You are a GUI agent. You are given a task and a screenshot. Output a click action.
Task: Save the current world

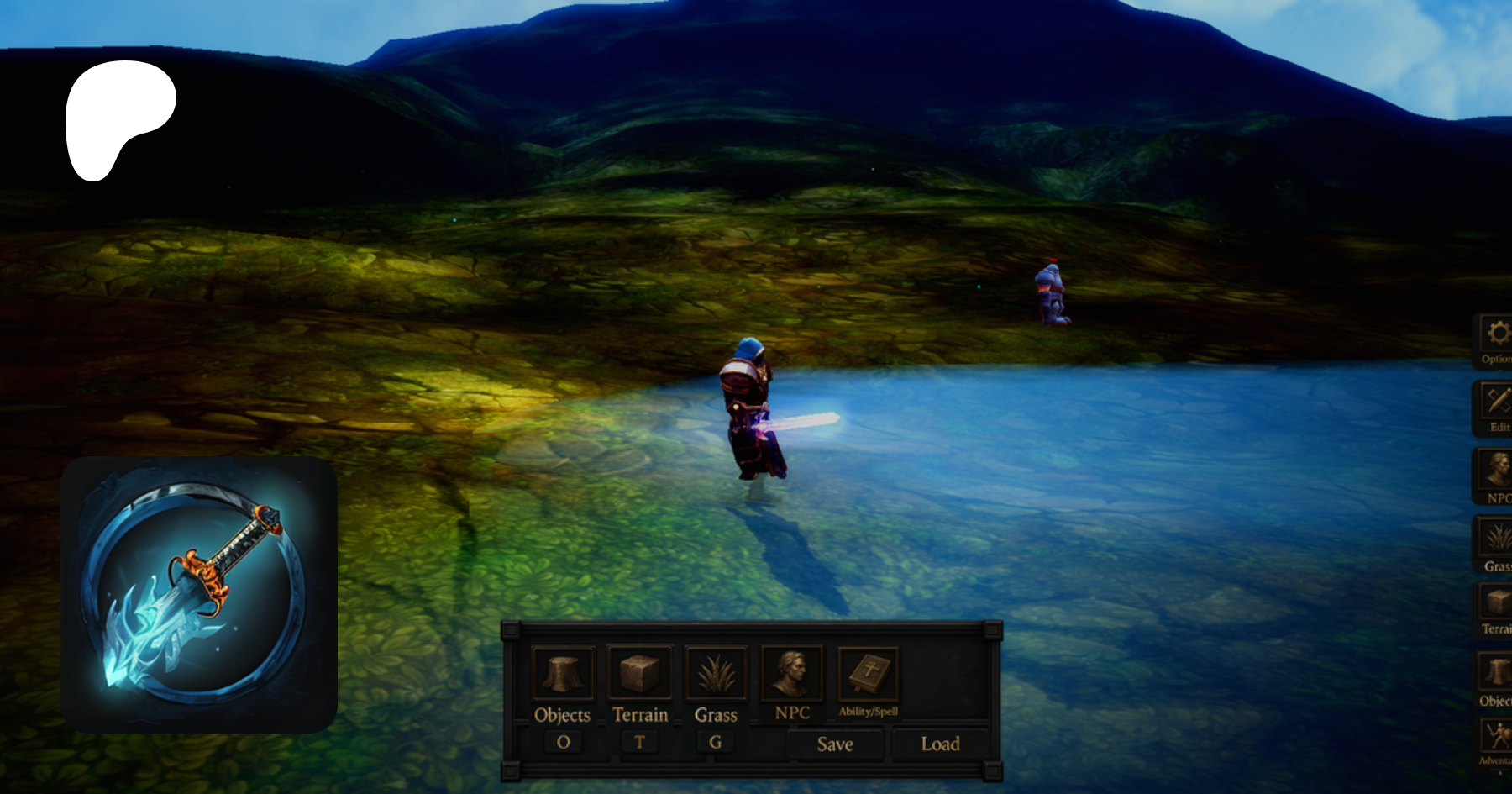click(835, 744)
